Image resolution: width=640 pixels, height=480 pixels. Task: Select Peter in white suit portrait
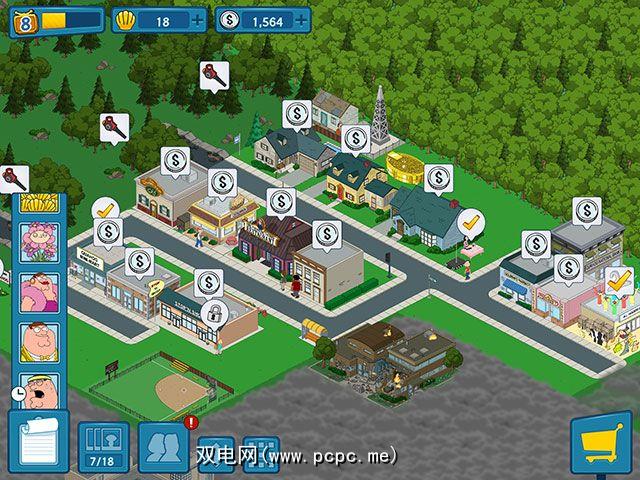point(40,341)
